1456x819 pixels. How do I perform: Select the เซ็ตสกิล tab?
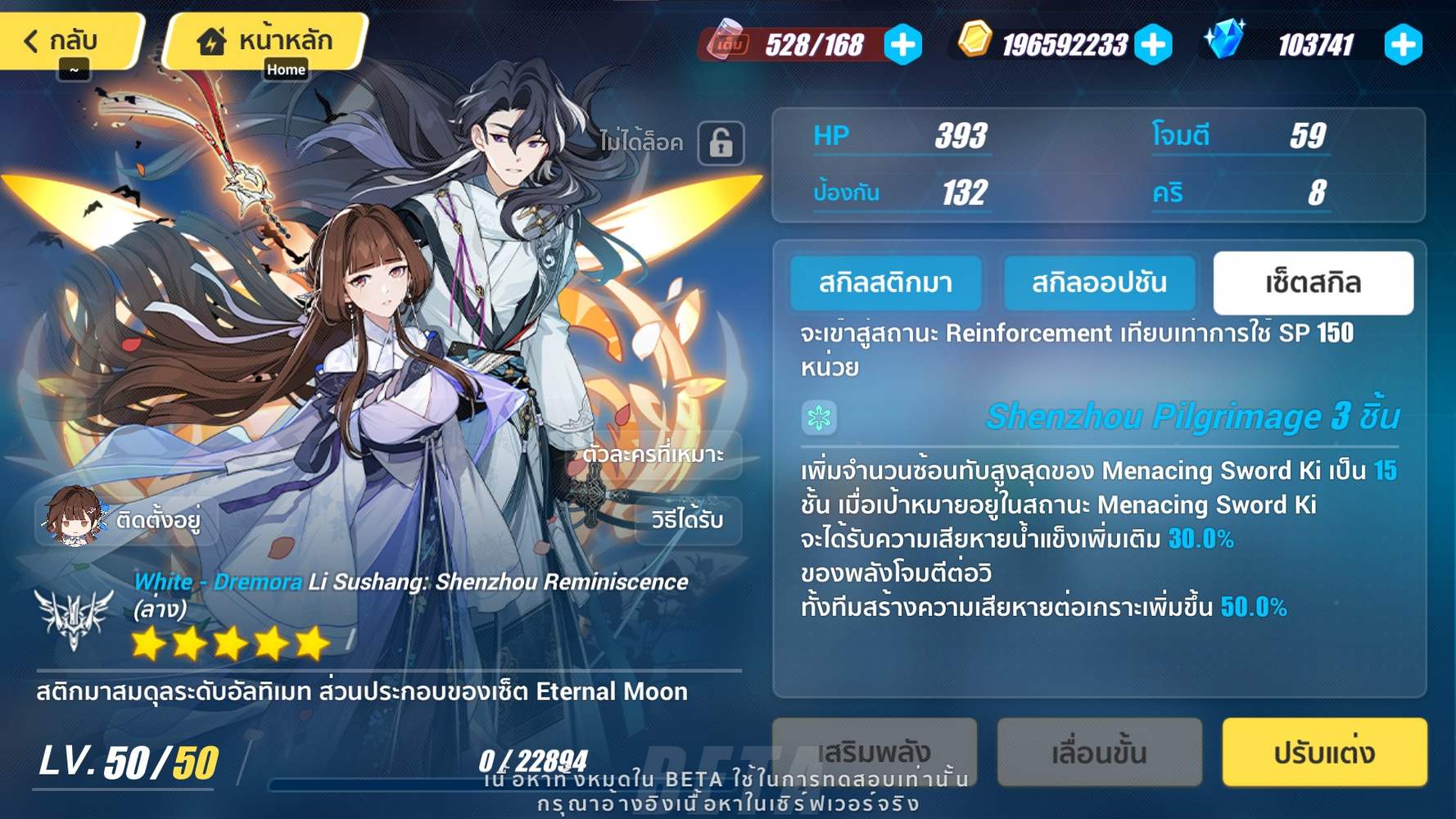1314,283
